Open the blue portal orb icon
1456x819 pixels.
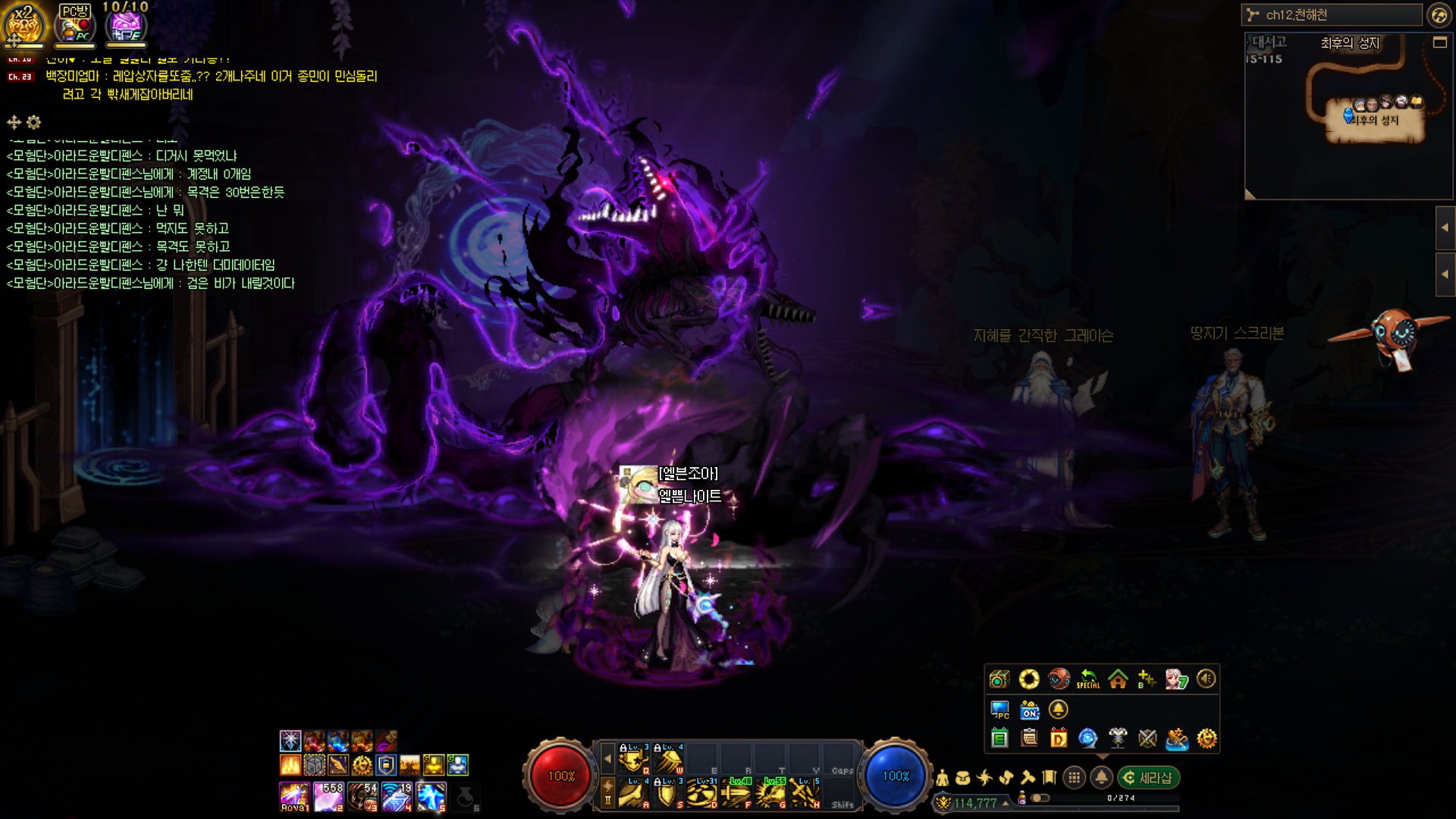coord(1088,739)
